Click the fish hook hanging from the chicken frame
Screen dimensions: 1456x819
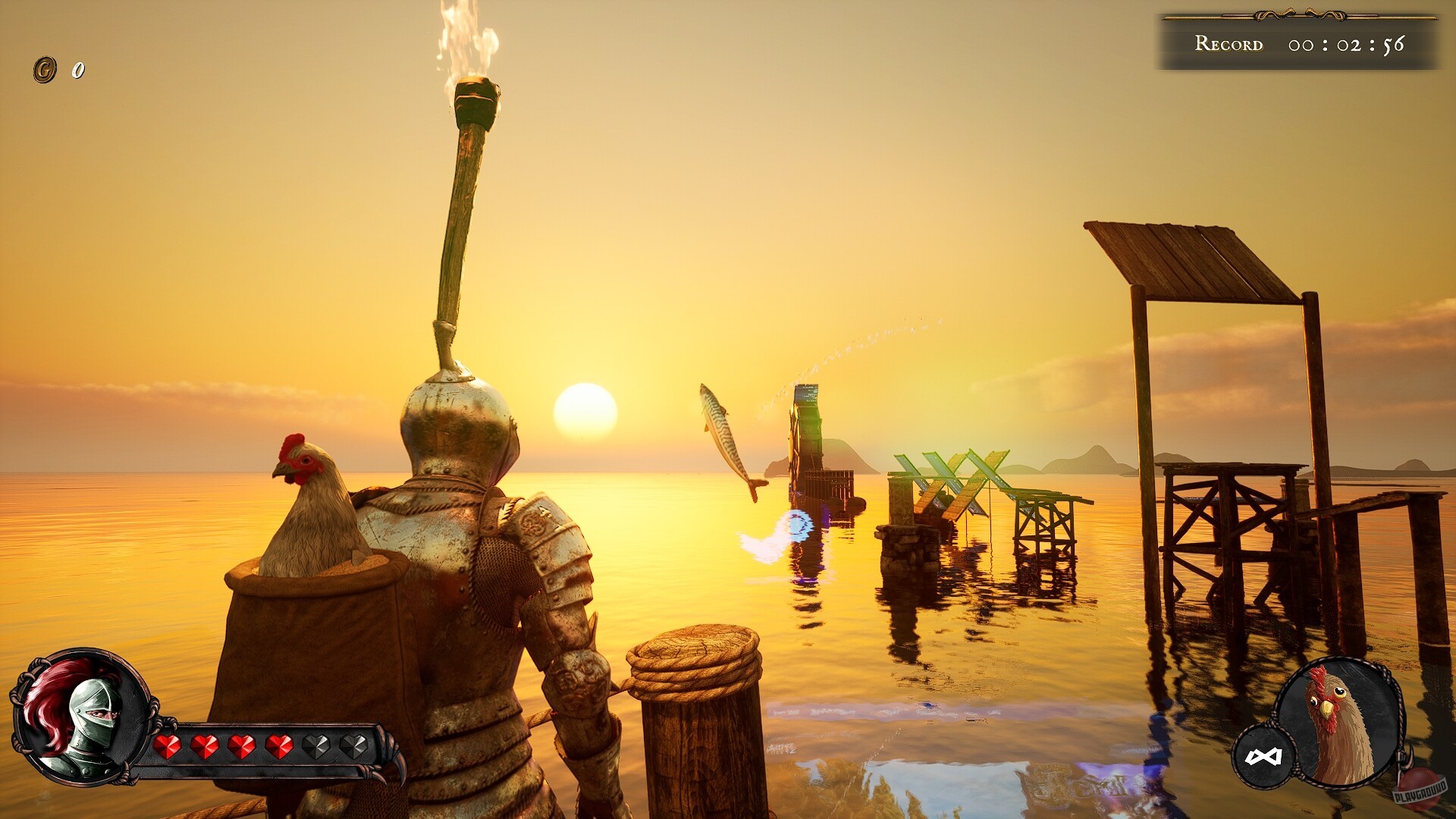(x=1404, y=757)
